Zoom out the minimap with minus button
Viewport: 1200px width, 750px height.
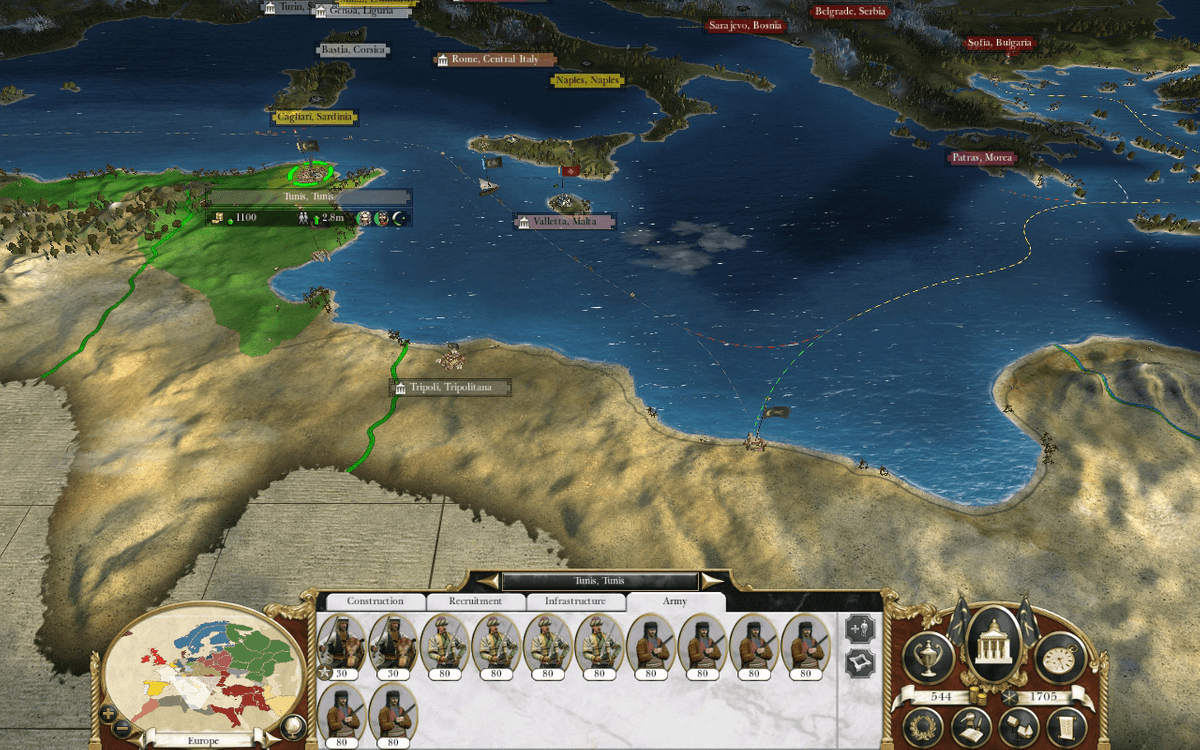122,727
